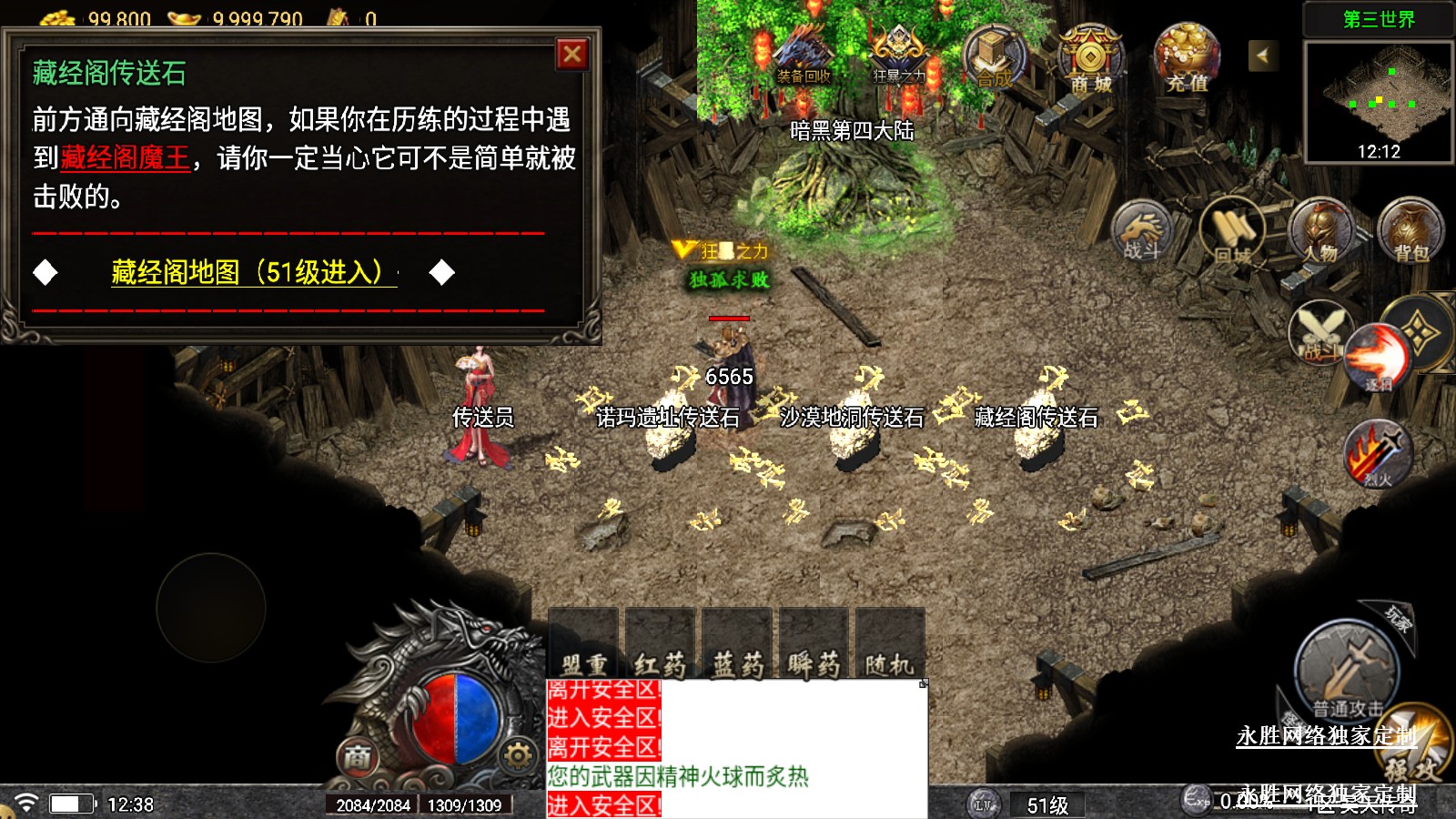Open the 狂暴之力 icon

point(898,56)
